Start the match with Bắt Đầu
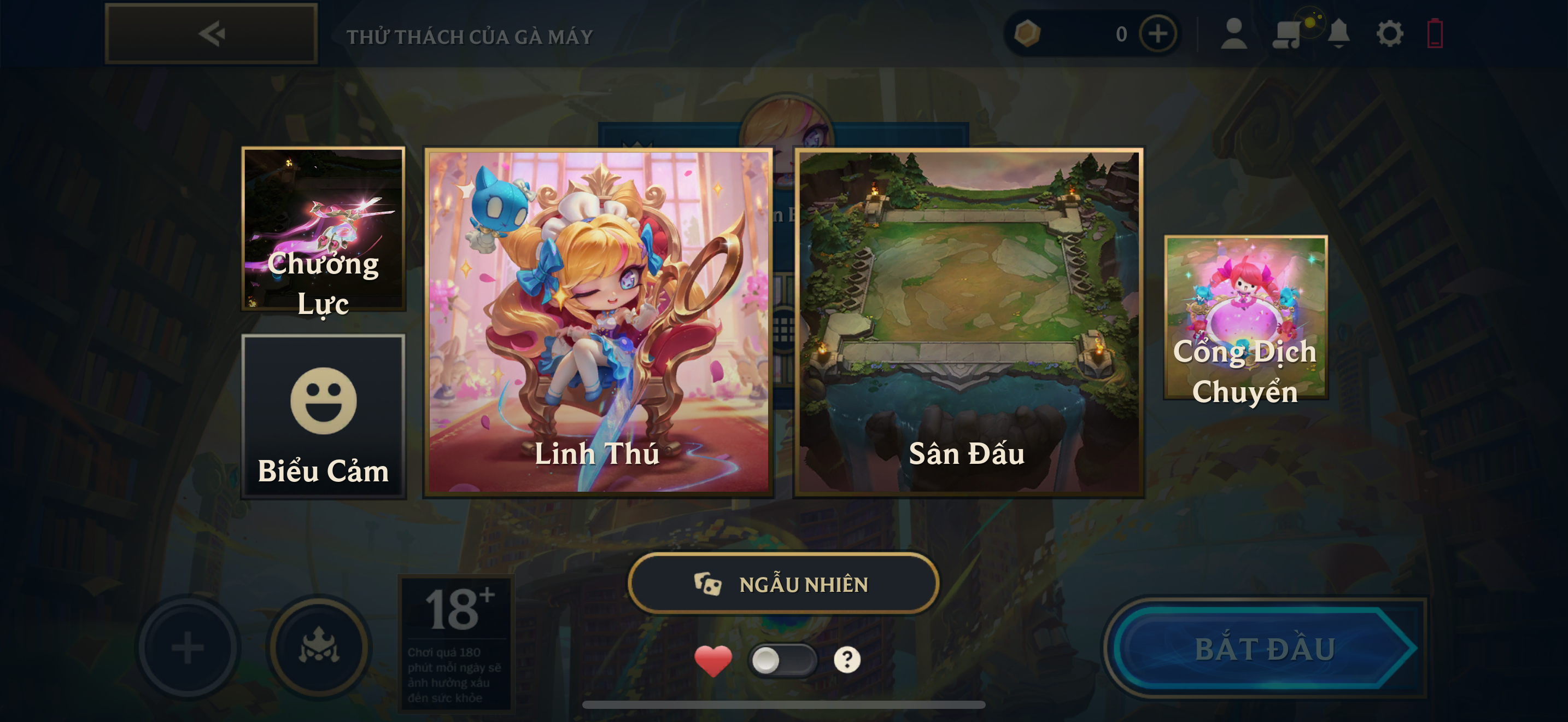The height and width of the screenshot is (722, 1568). click(1265, 648)
